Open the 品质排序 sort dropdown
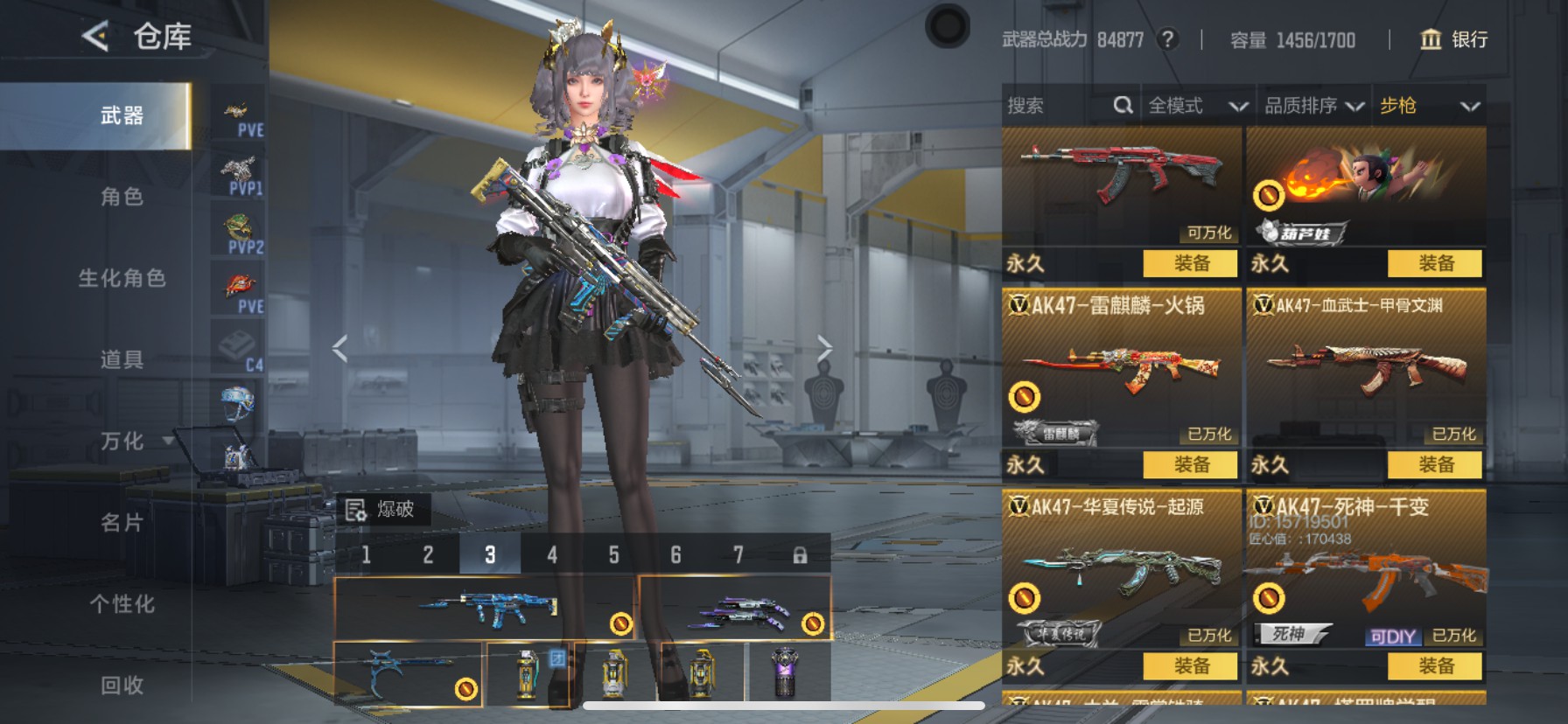The height and width of the screenshot is (724, 1568). tap(1313, 107)
